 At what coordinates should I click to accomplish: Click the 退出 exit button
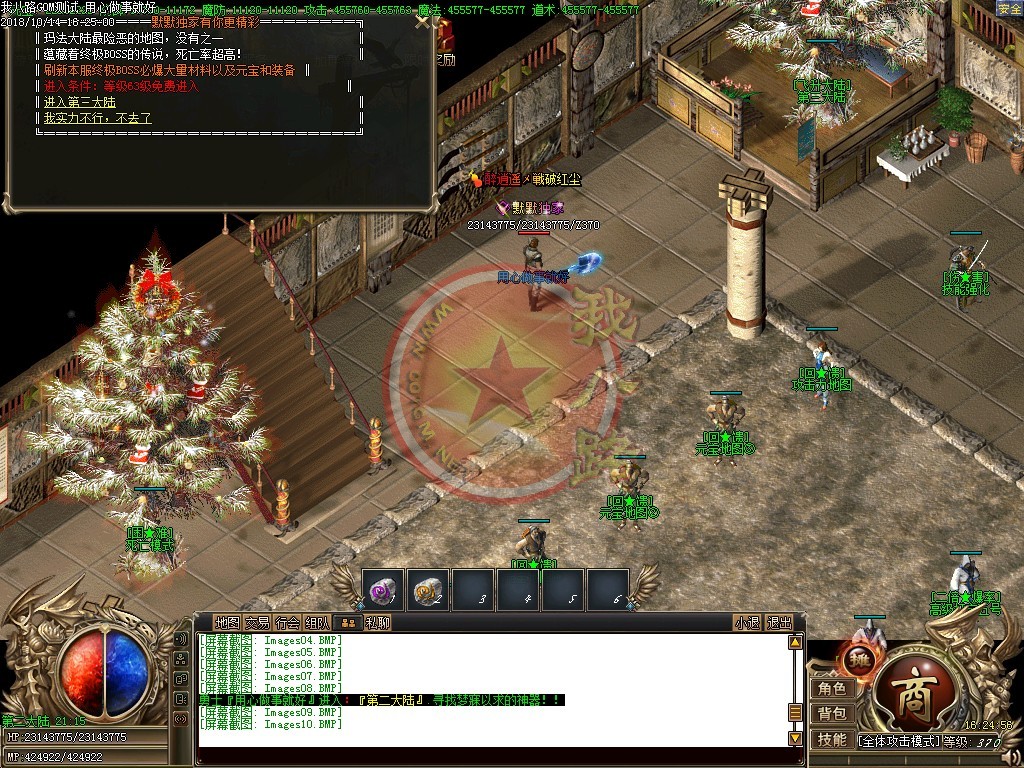pyautogui.click(x=779, y=622)
